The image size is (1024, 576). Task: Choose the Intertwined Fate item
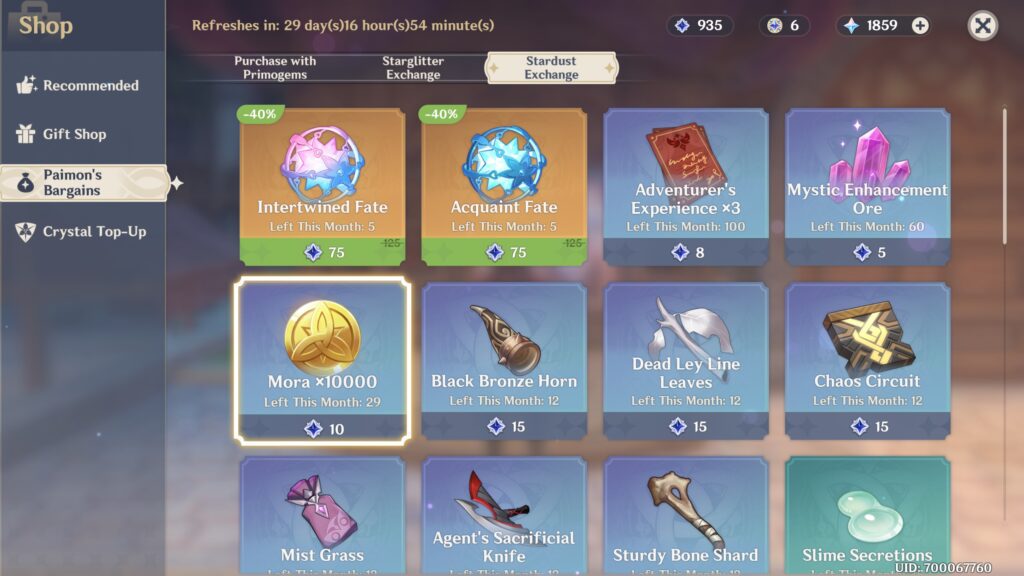point(322,185)
